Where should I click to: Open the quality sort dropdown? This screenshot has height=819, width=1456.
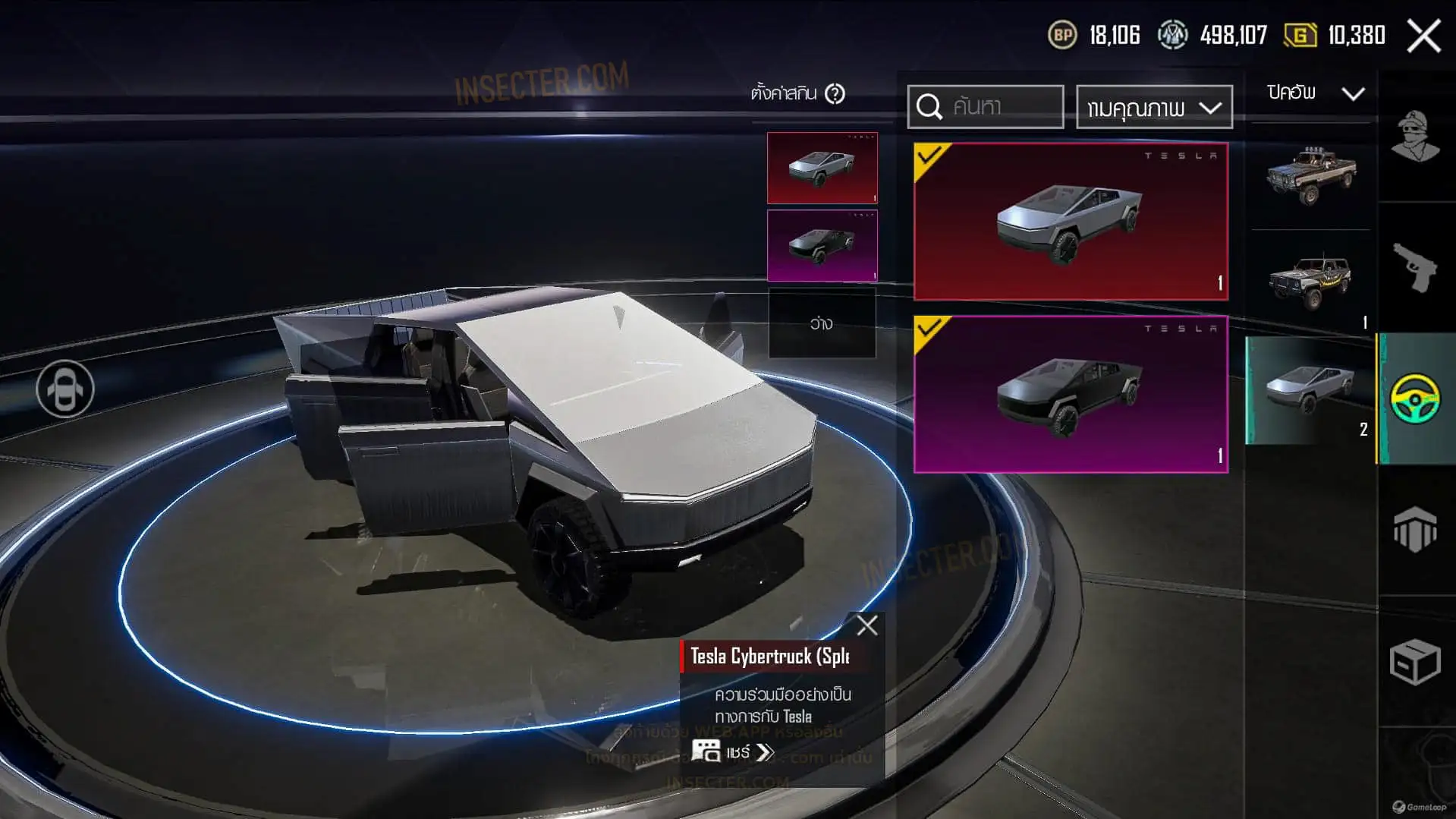(x=1153, y=108)
